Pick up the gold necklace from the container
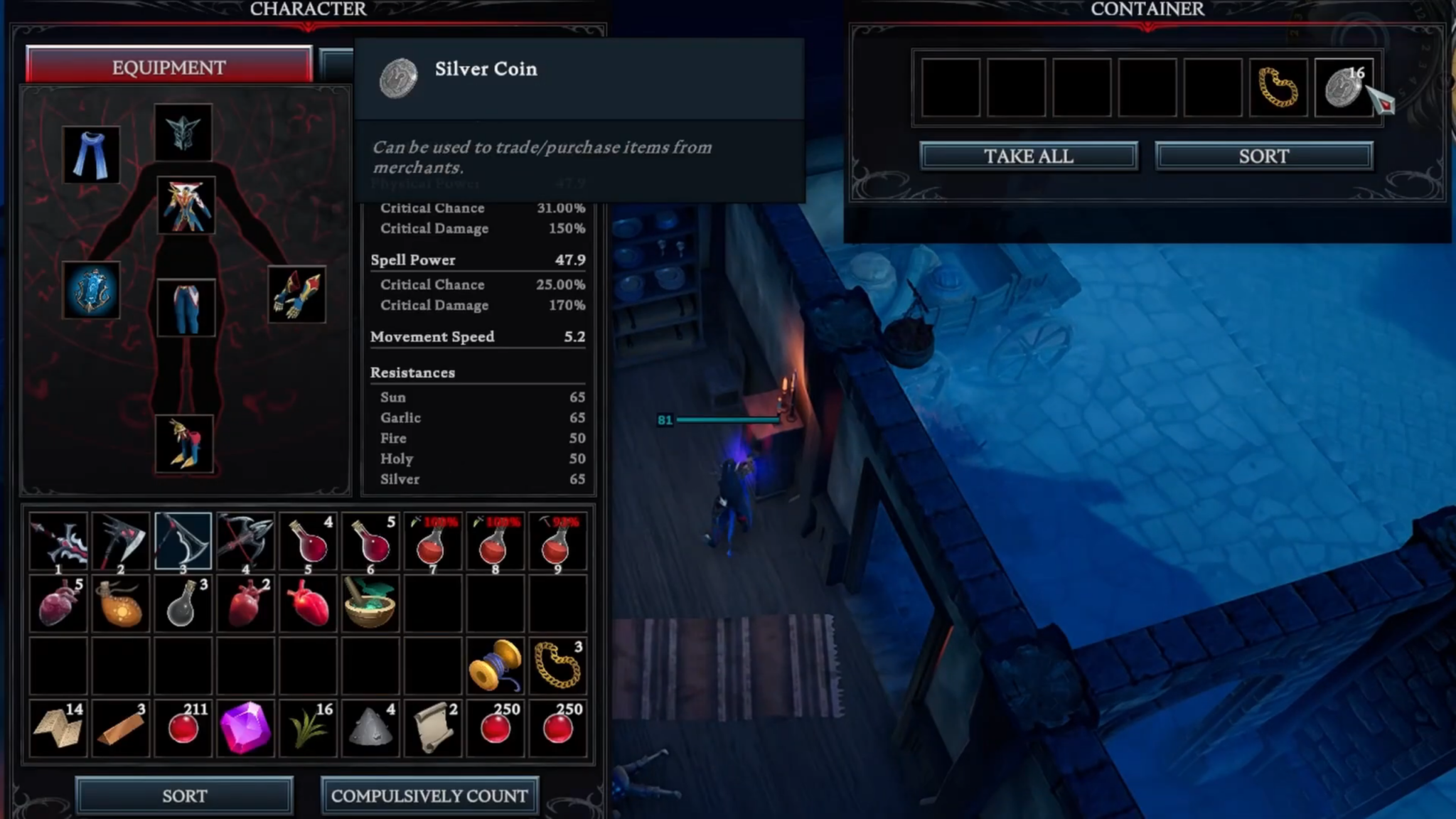The width and height of the screenshot is (1456, 819). coord(1279,89)
